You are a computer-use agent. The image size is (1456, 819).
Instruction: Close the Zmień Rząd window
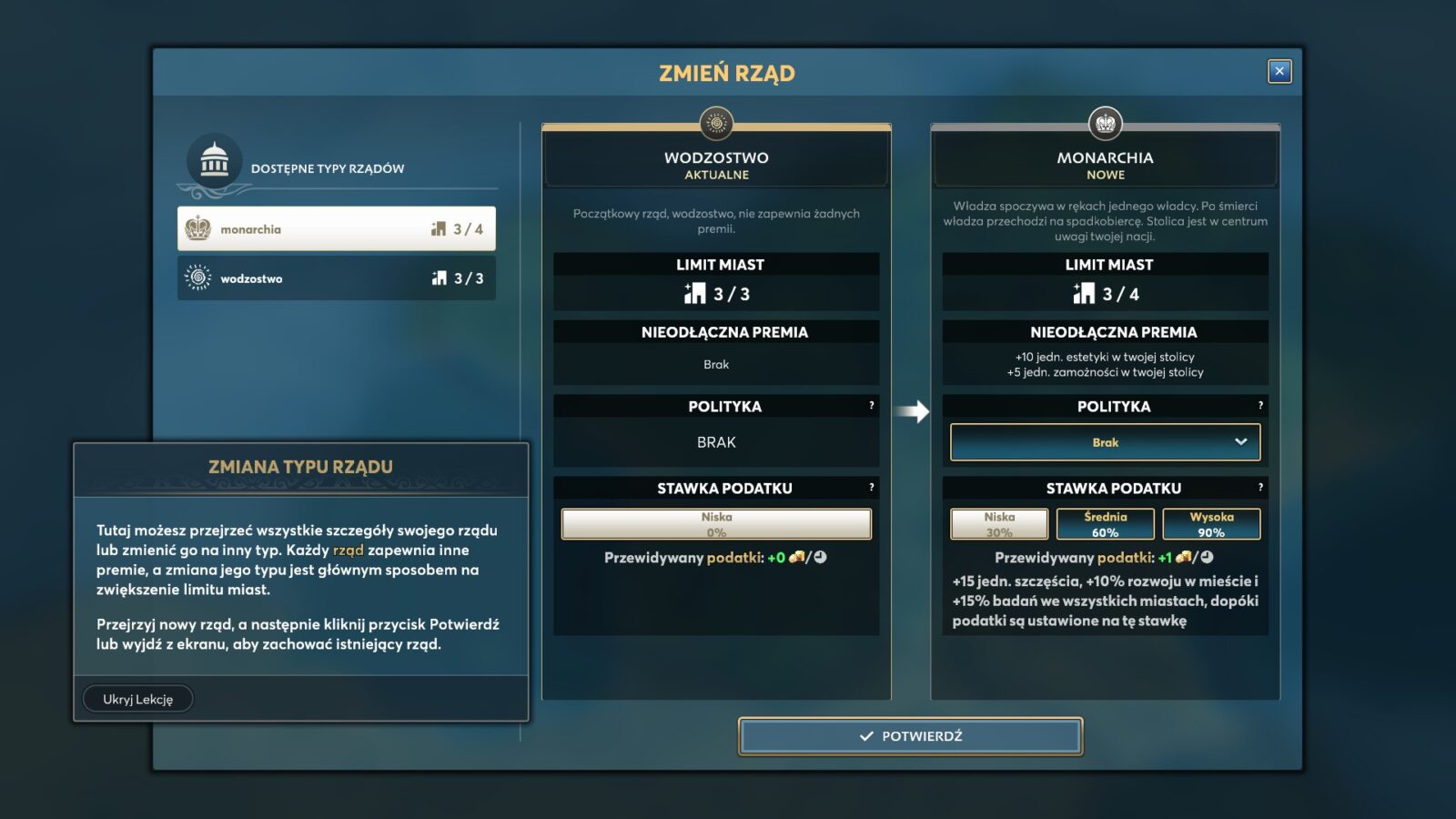coord(1279,71)
